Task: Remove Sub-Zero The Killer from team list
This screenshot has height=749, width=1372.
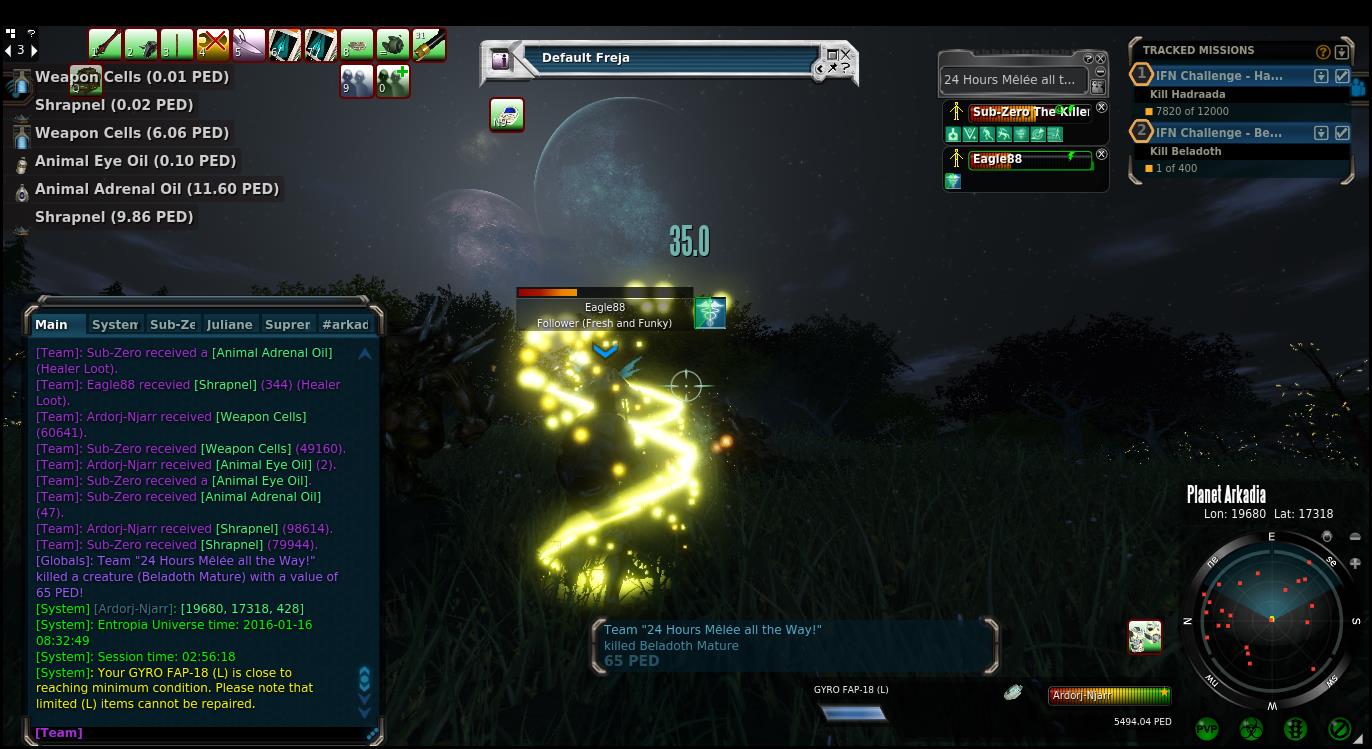Action: pos(1101,108)
